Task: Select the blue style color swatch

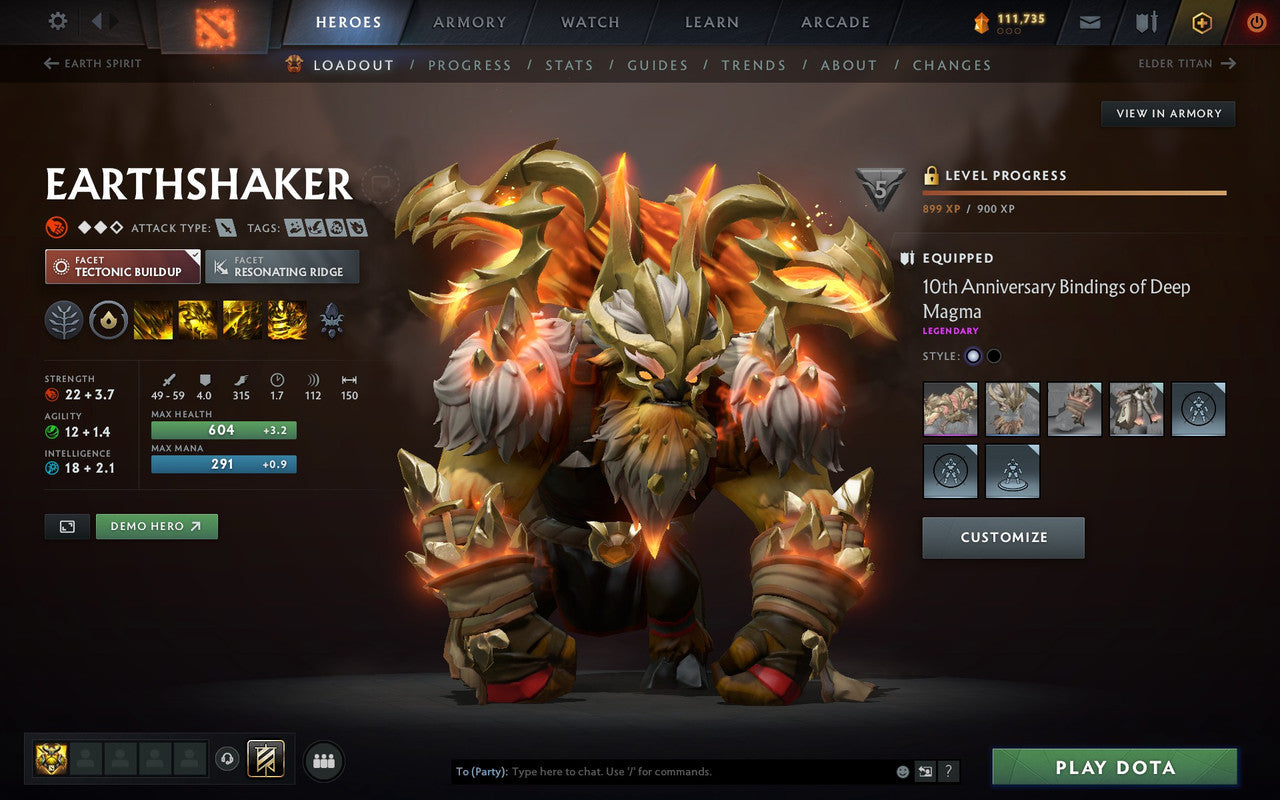Action: [972, 356]
